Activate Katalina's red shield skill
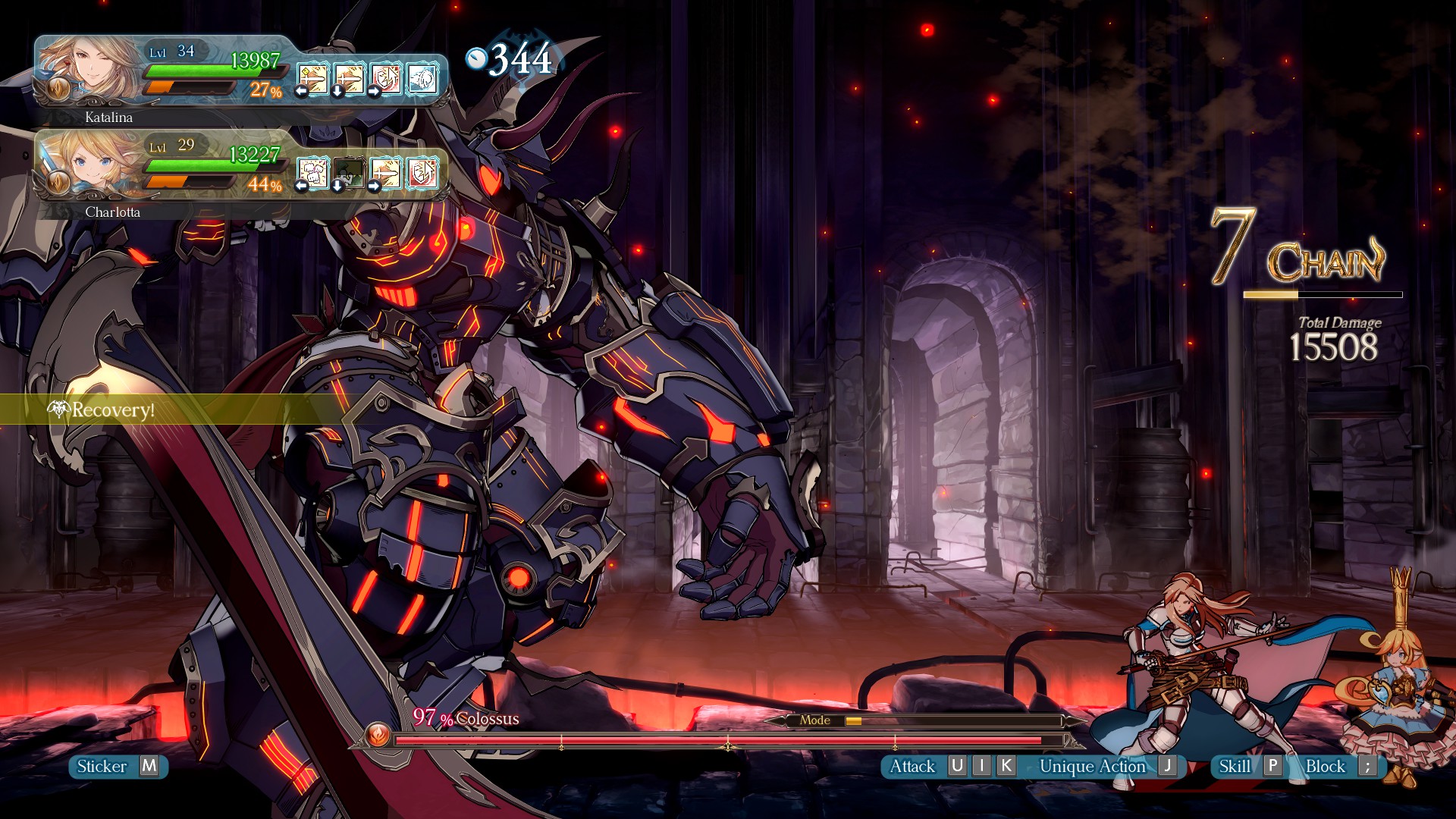The height and width of the screenshot is (819, 1456). pyautogui.click(x=386, y=78)
